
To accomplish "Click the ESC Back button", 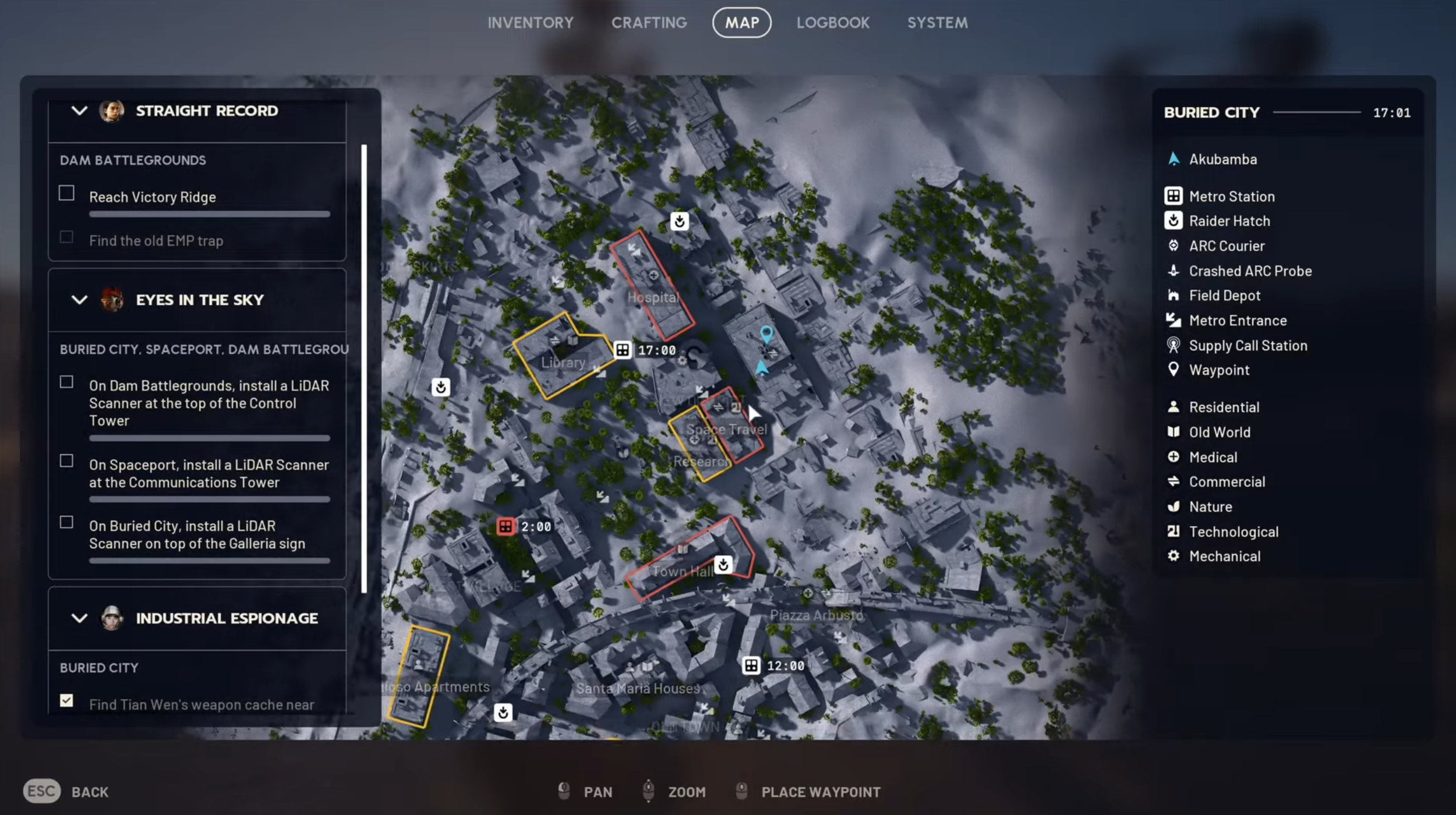I will [x=41, y=791].
